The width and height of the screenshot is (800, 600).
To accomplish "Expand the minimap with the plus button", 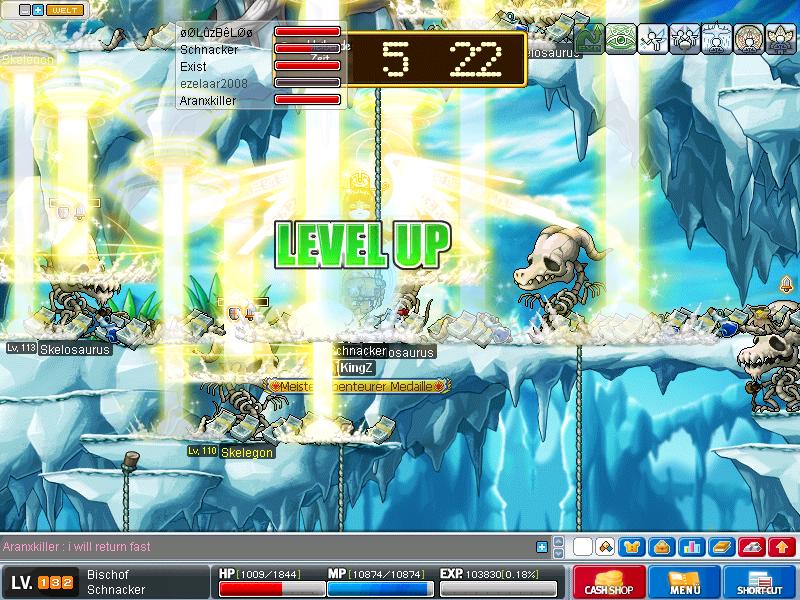I will [x=38, y=10].
